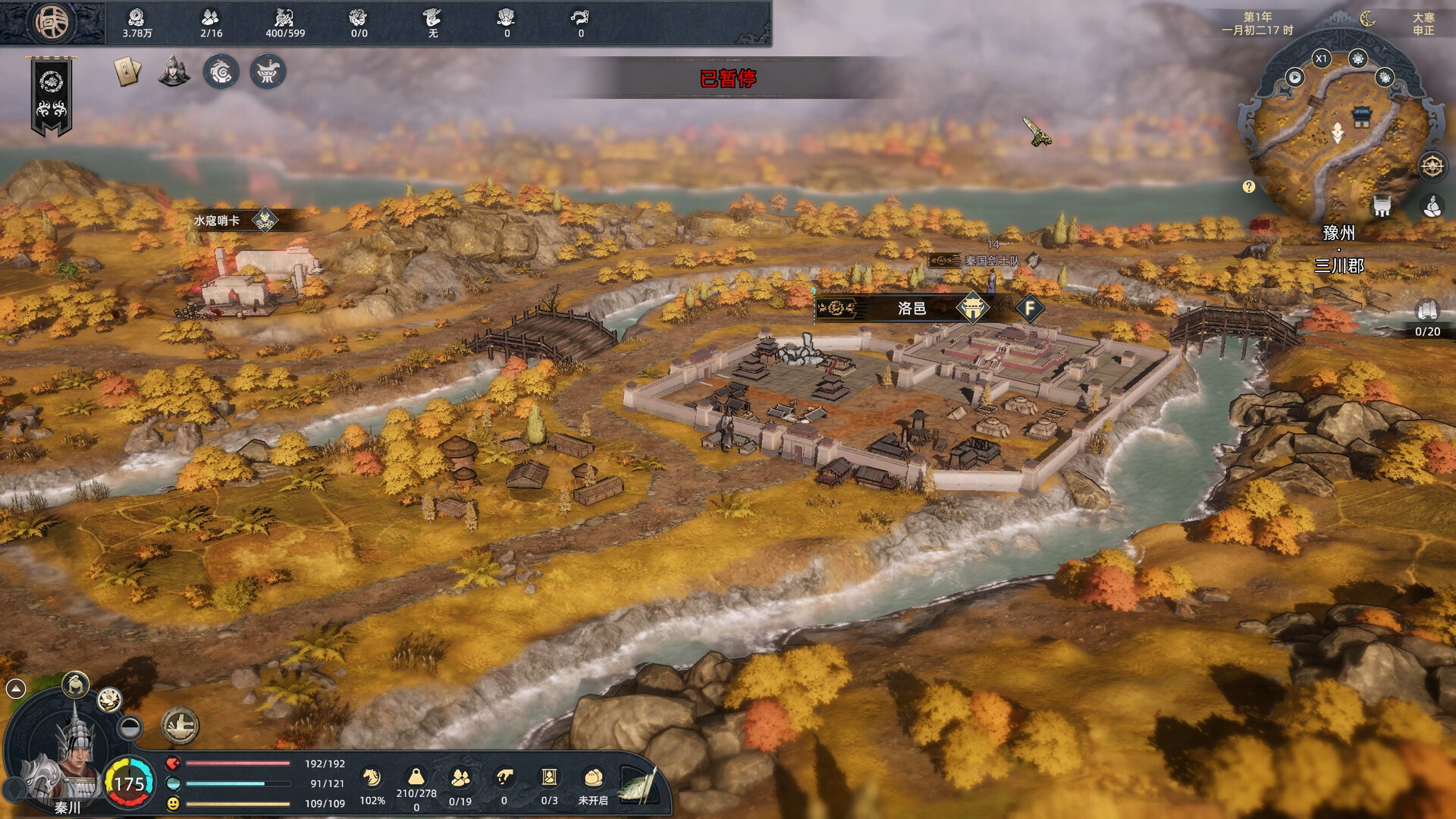Activate the anvil hammer ability button
This screenshot has height=819, width=1456.
(x=180, y=726)
